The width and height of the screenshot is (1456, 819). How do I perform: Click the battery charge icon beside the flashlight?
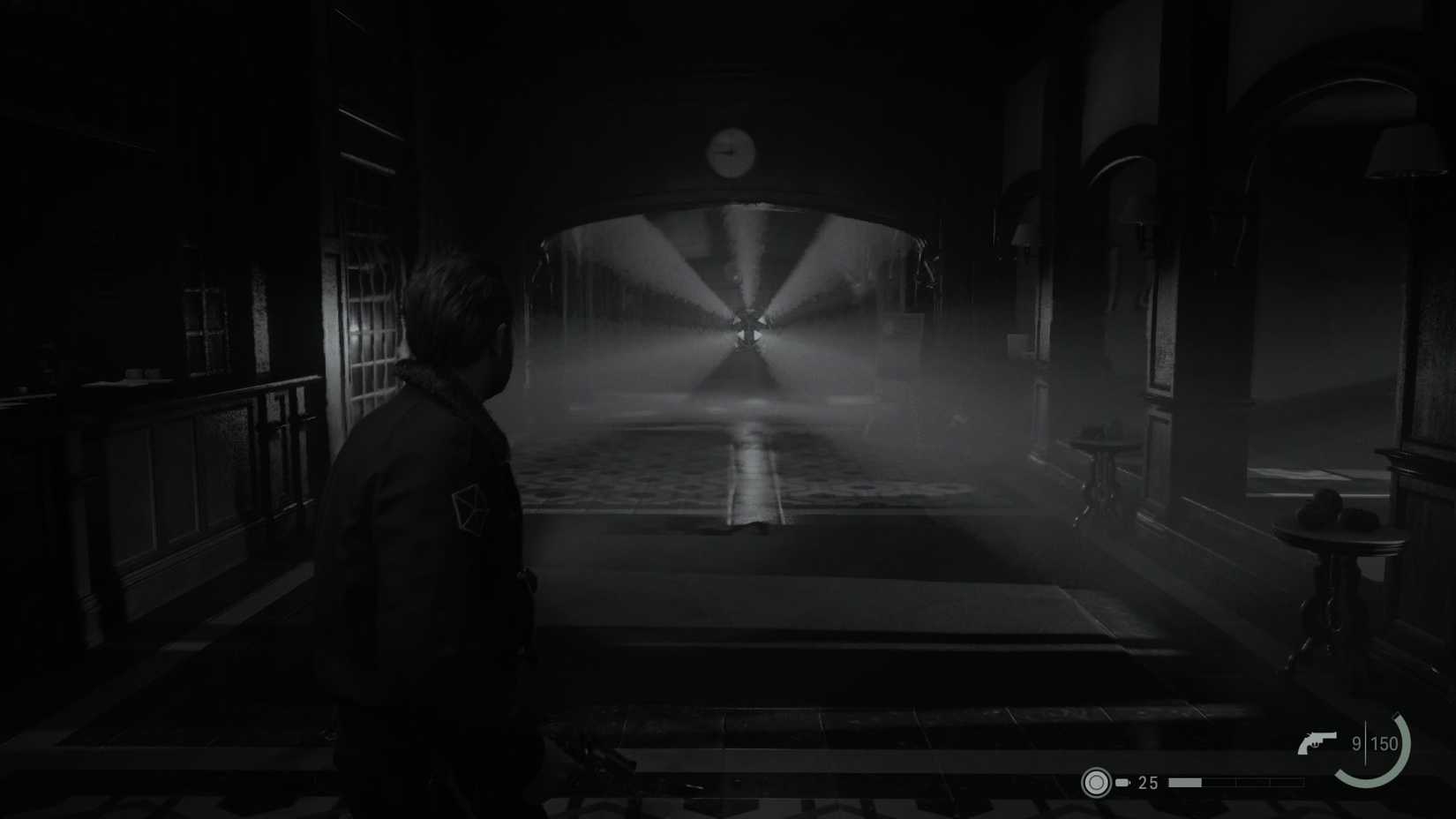[x=1122, y=782]
